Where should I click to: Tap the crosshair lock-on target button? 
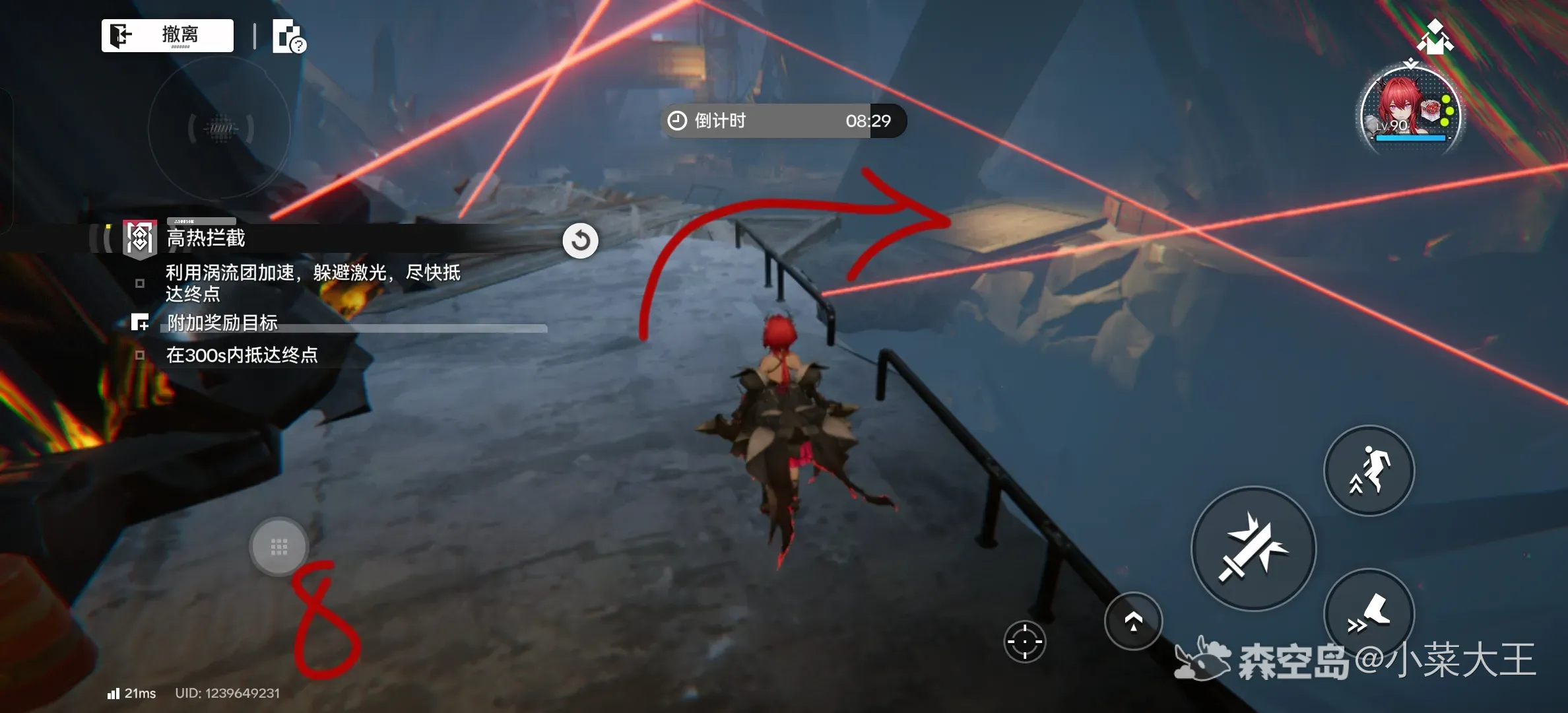(x=1024, y=641)
